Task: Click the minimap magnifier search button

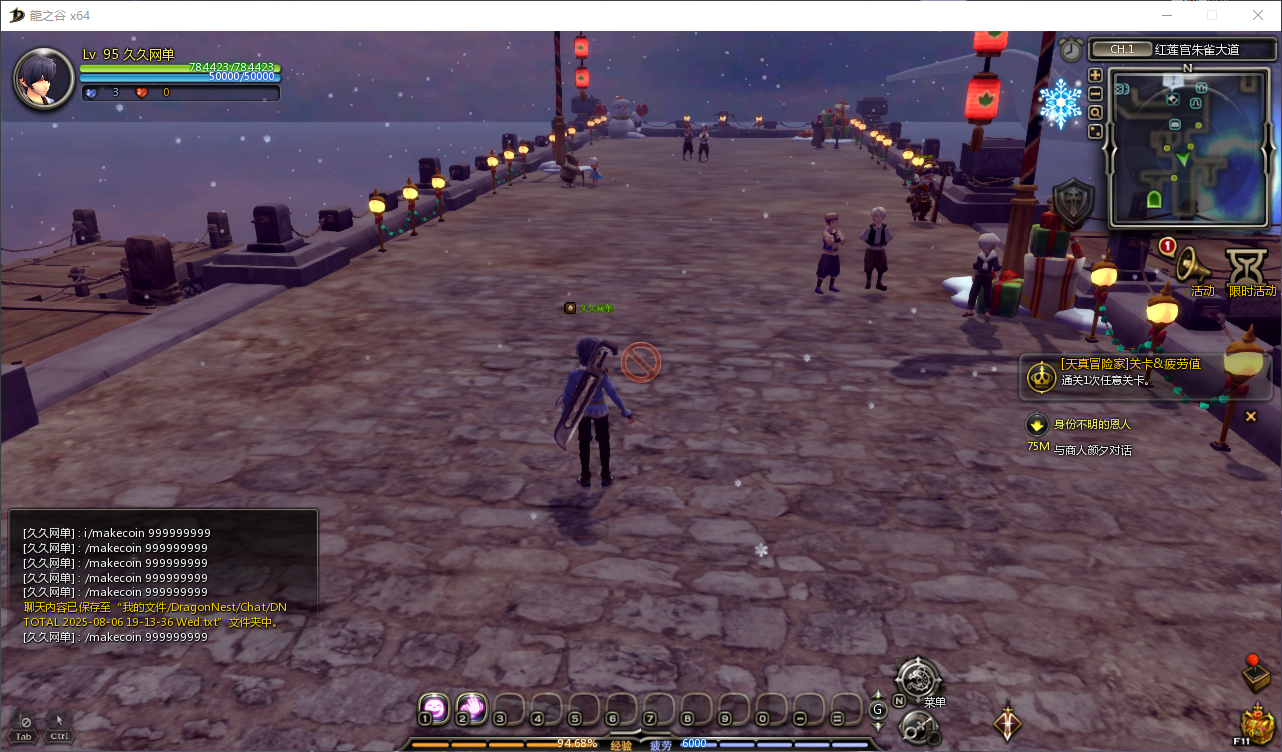Action: click(1095, 112)
